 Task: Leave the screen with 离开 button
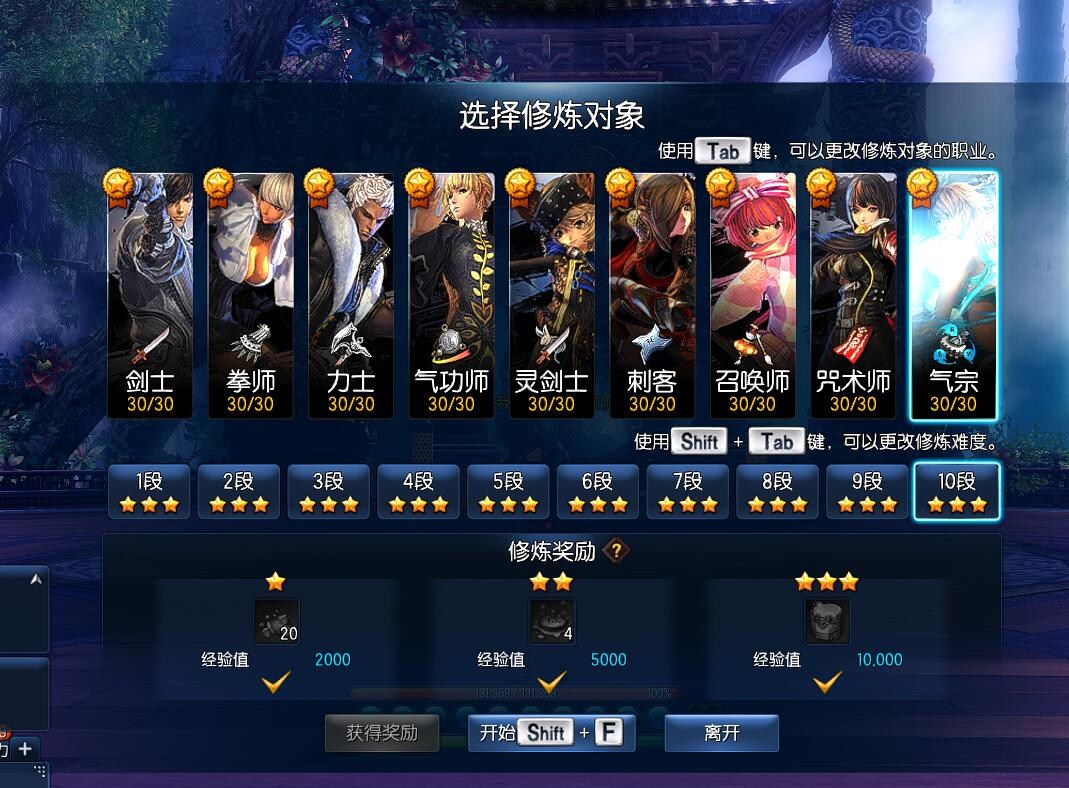[722, 733]
